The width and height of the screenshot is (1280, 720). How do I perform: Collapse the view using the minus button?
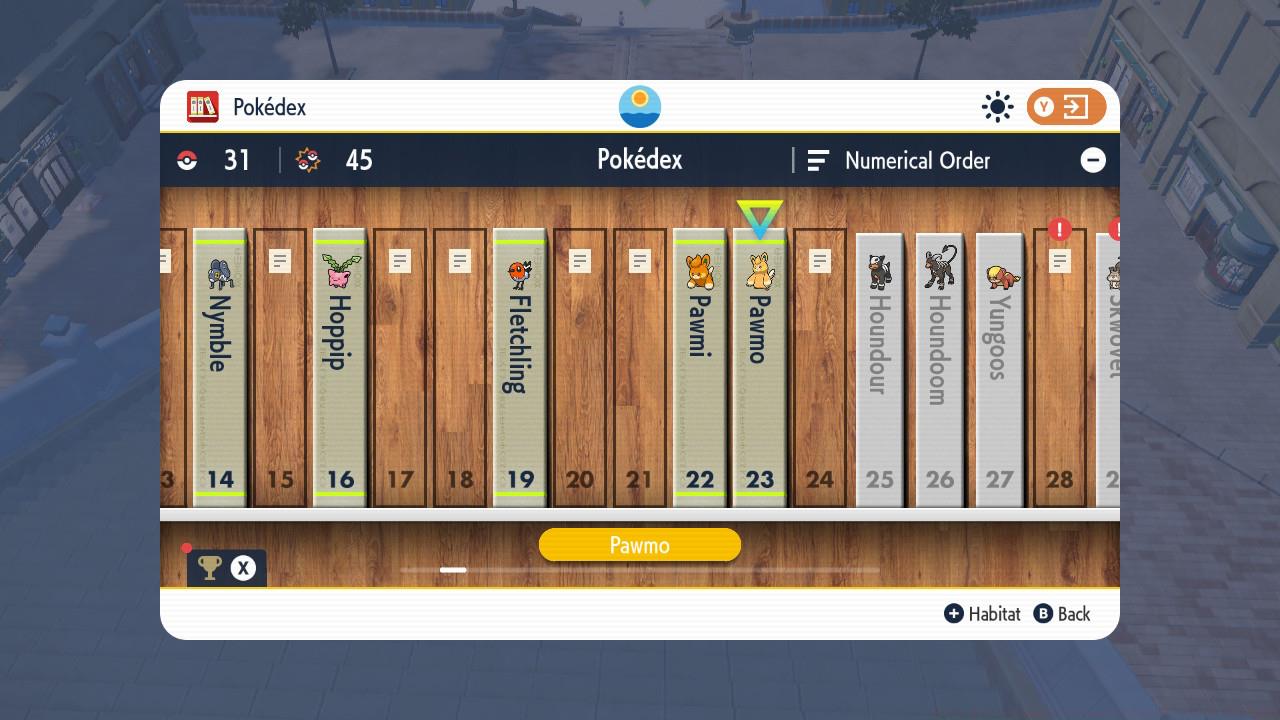(1092, 160)
